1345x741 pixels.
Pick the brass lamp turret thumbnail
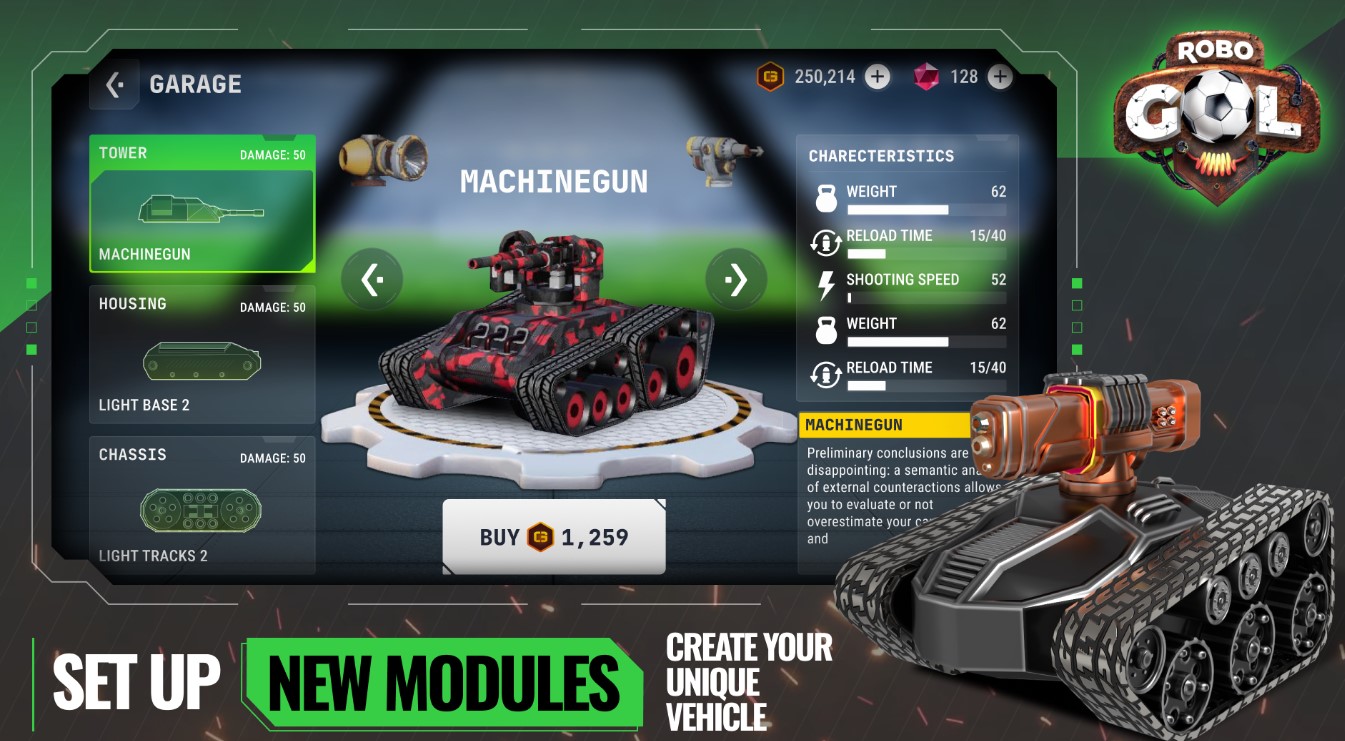[x=383, y=158]
